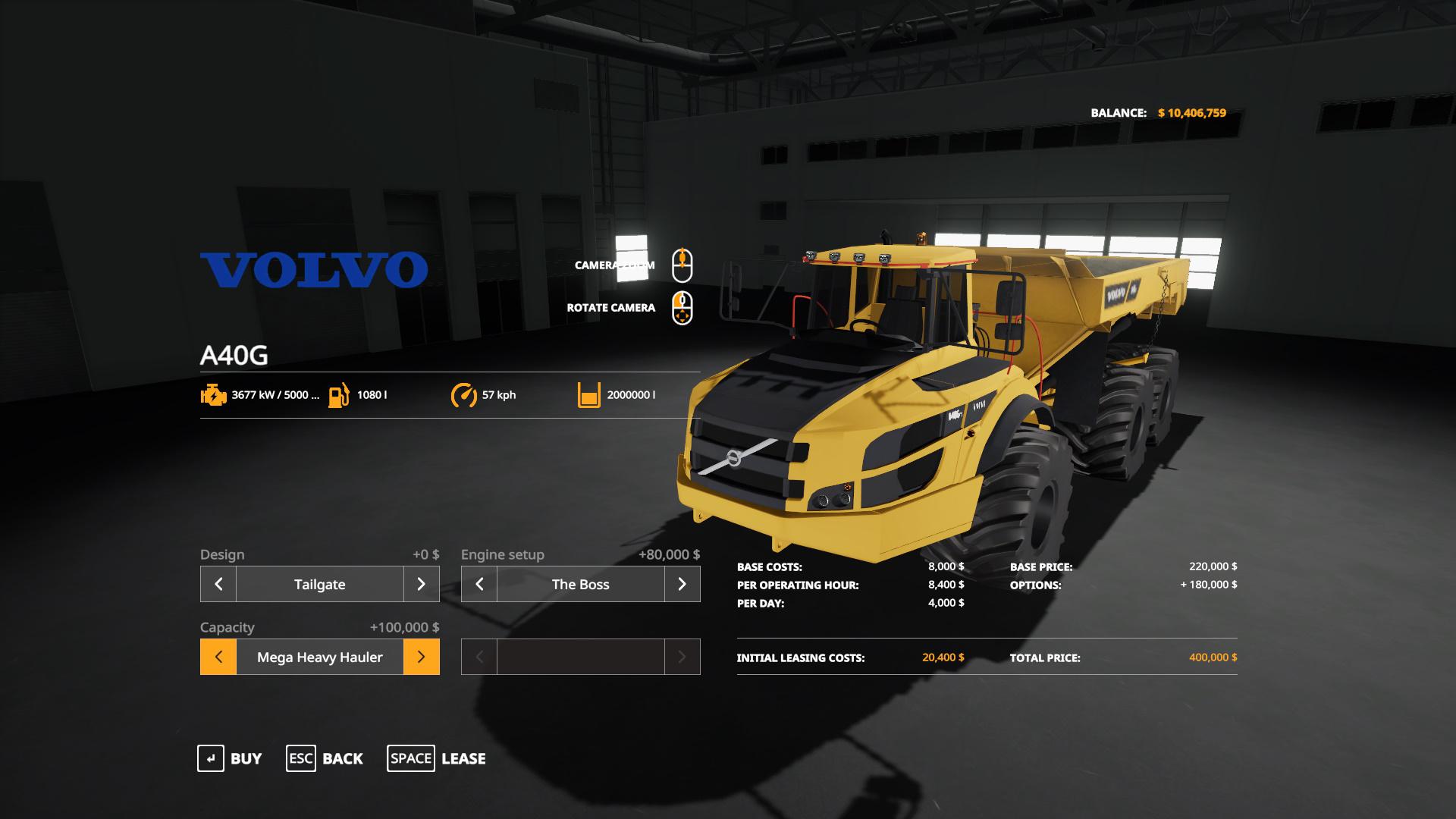Lease the Volvo A40G
The height and width of the screenshot is (819, 1456).
coord(437,758)
